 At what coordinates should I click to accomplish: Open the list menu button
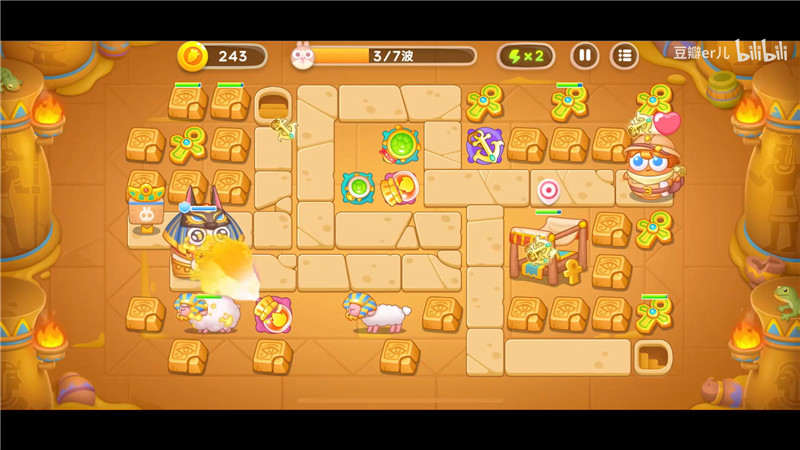(x=624, y=56)
